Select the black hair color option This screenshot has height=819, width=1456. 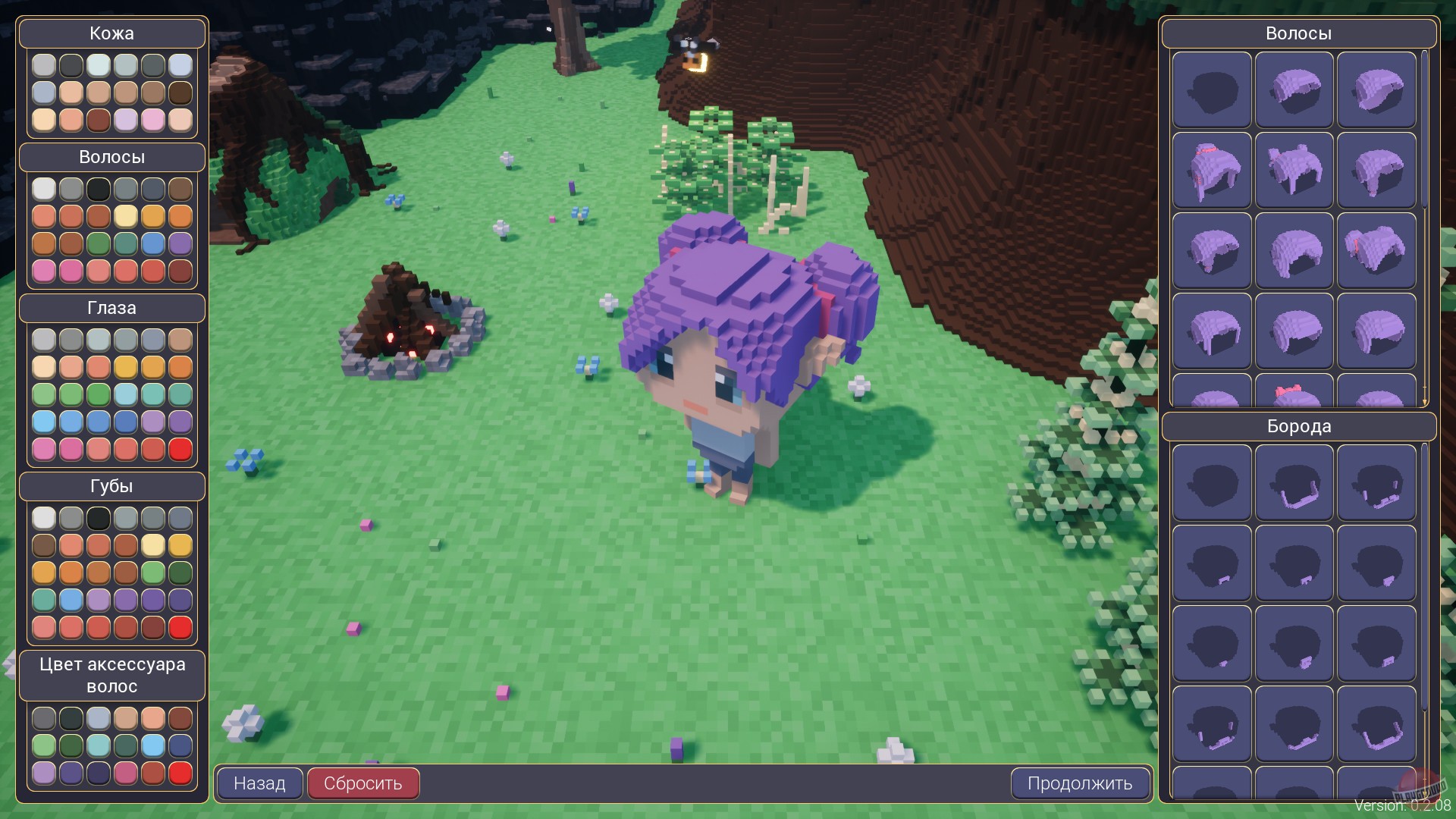99,188
